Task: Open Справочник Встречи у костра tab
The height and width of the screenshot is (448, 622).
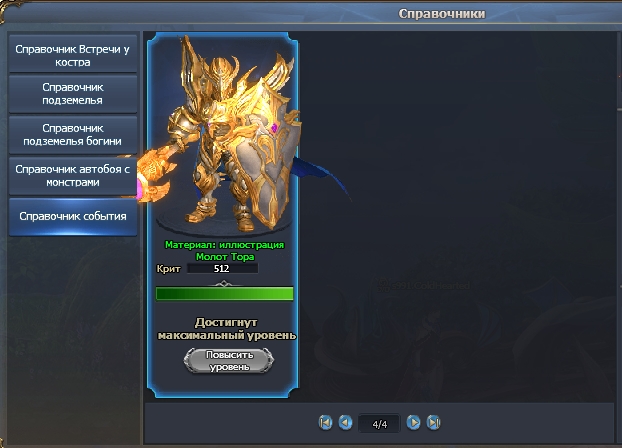Action: [73, 54]
